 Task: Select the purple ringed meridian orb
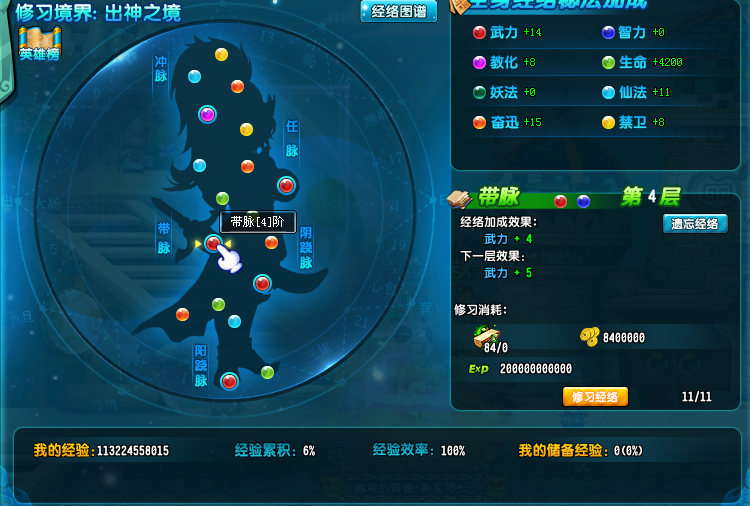coord(208,114)
